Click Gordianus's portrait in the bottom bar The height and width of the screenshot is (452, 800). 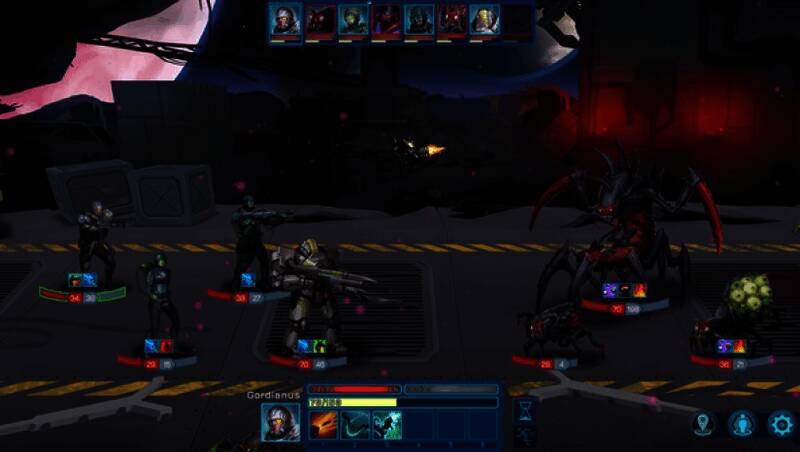[x=280, y=422]
